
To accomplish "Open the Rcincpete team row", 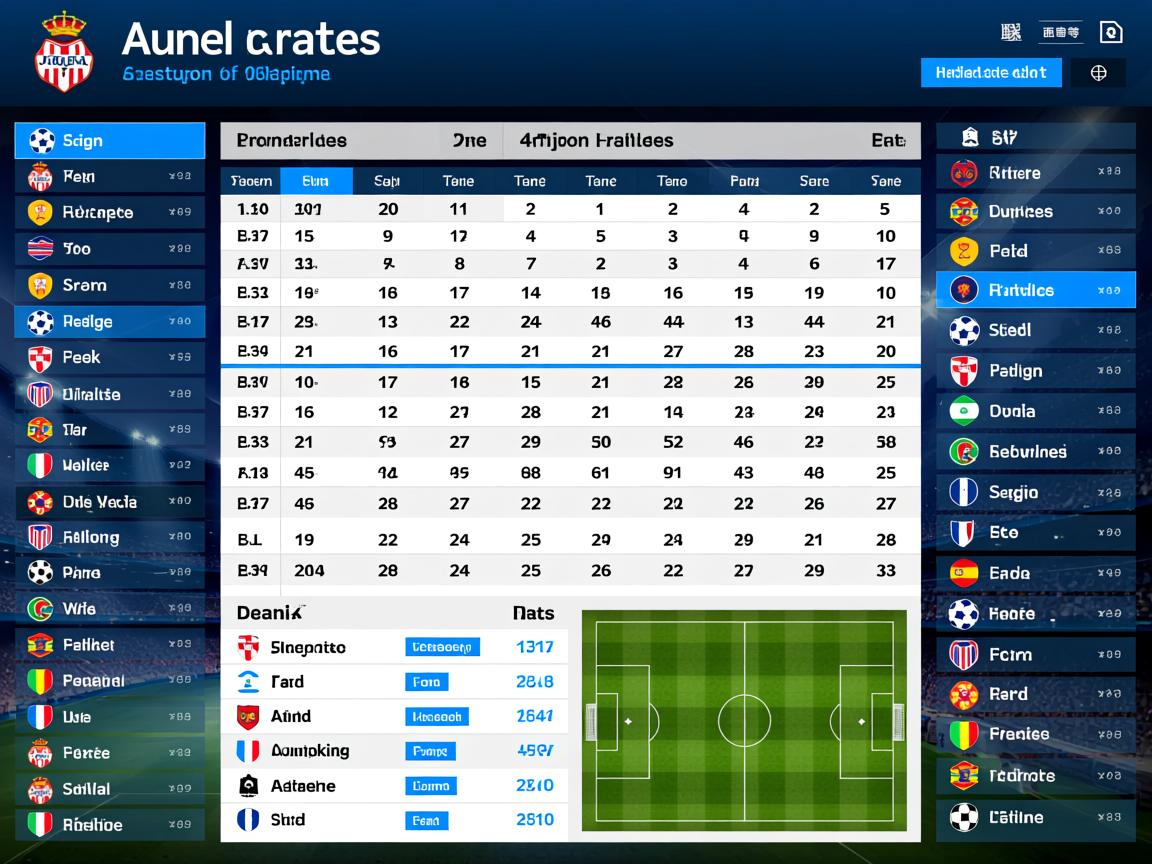I will [110, 212].
